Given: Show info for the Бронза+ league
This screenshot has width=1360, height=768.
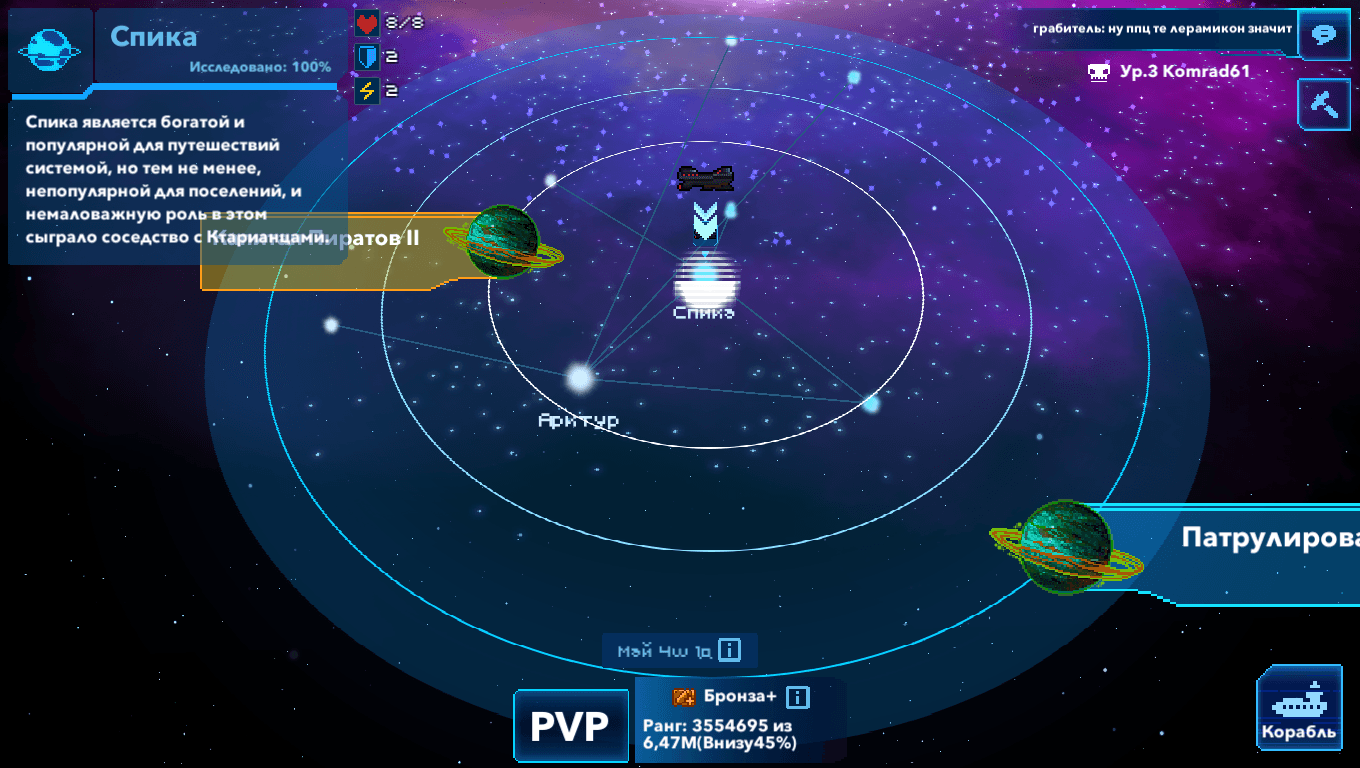Looking at the screenshot, I should 797,697.
